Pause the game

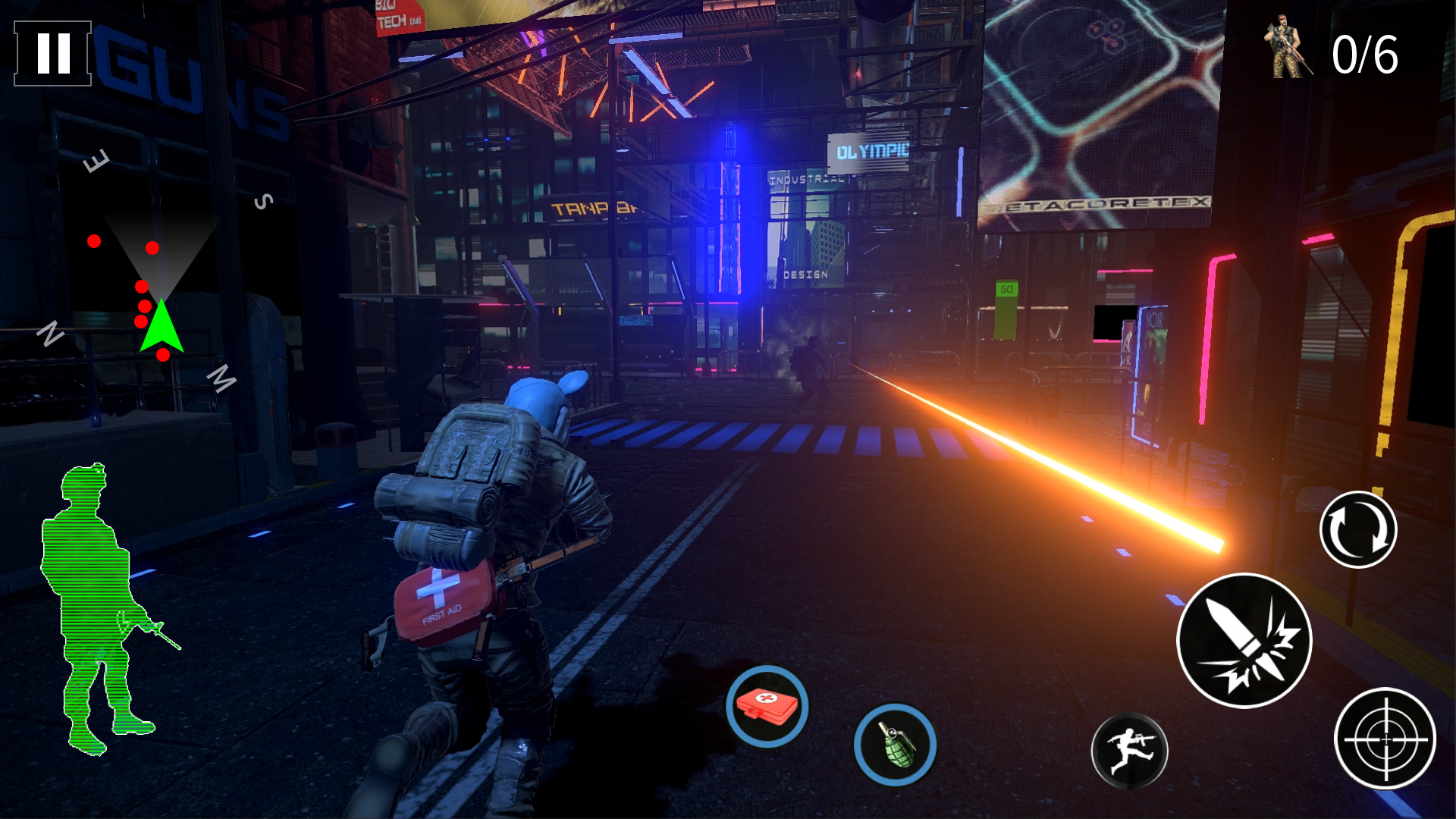[52, 53]
